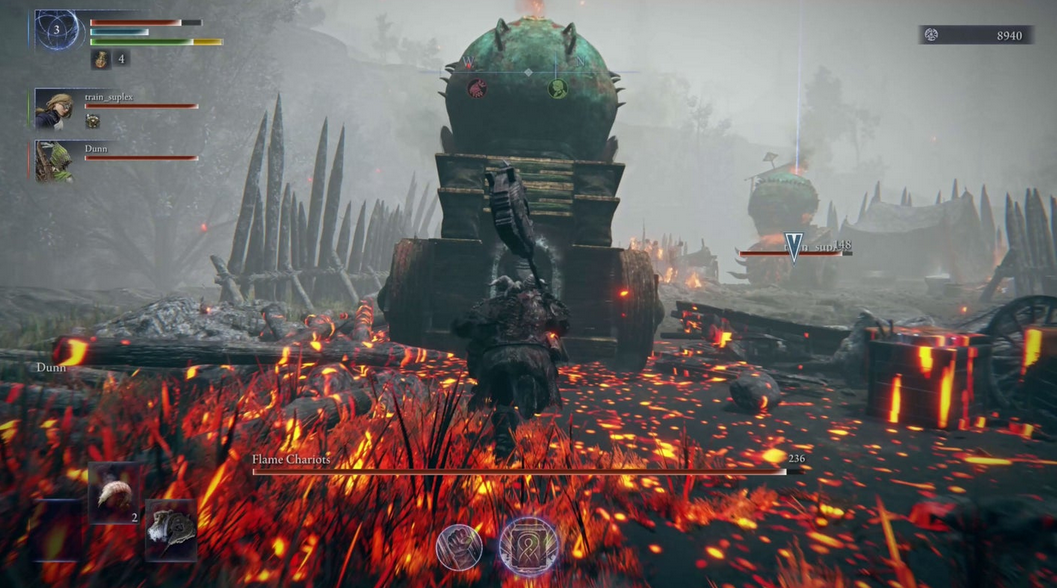Activate the fist character skill icon
Screen dimensions: 1057x588
459,547
